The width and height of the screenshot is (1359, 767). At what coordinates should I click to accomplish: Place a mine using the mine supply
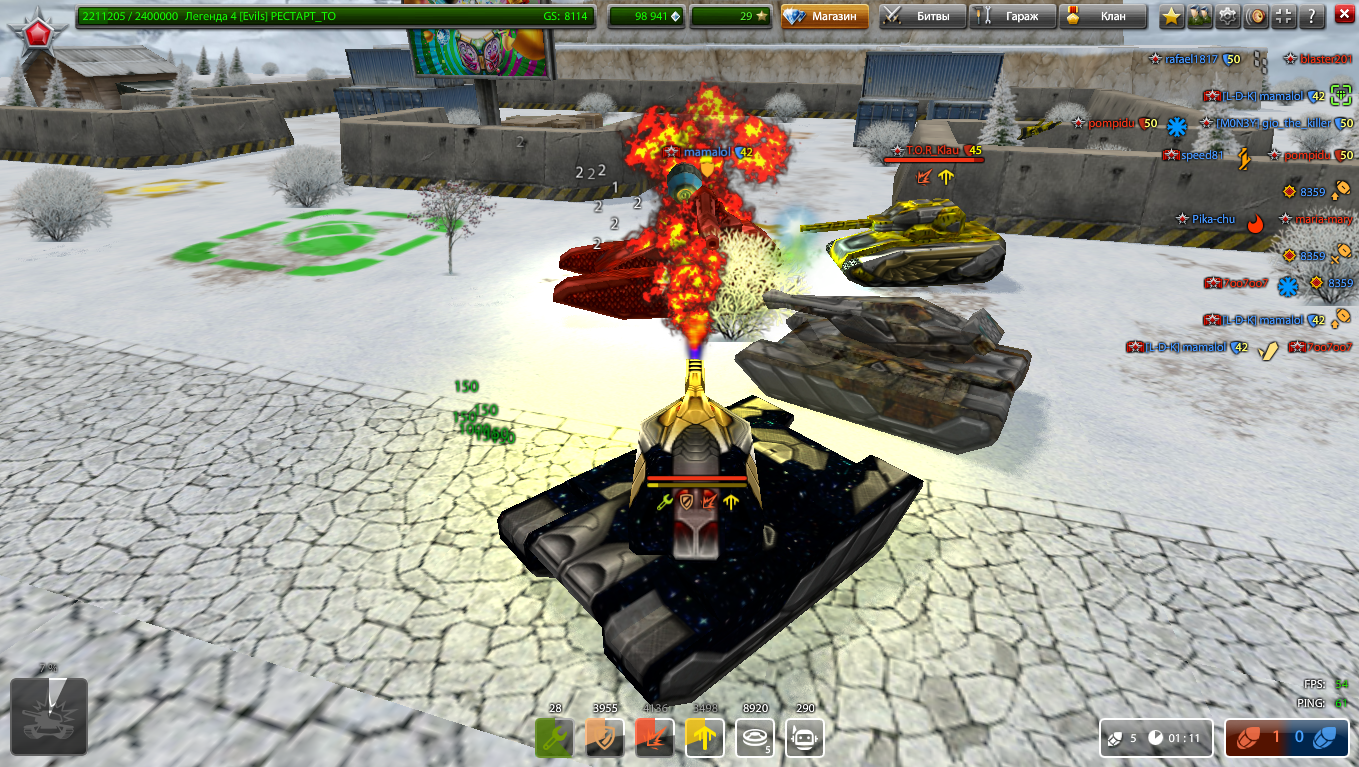click(x=755, y=738)
